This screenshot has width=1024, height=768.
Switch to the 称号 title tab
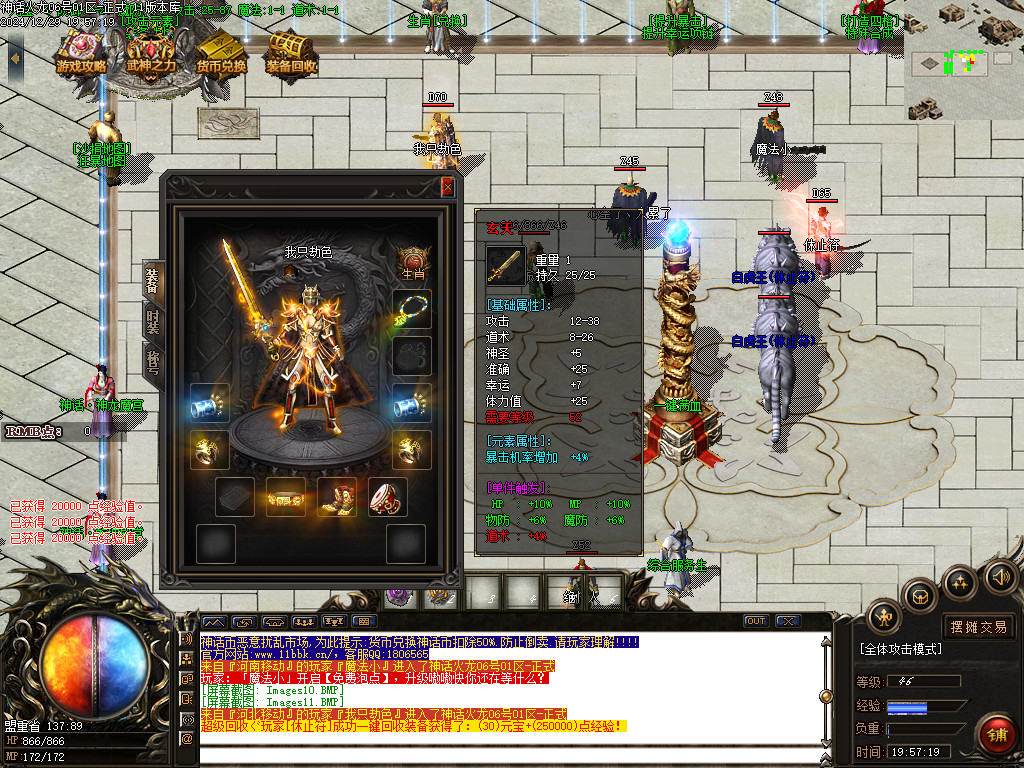[x=153, y=363]
